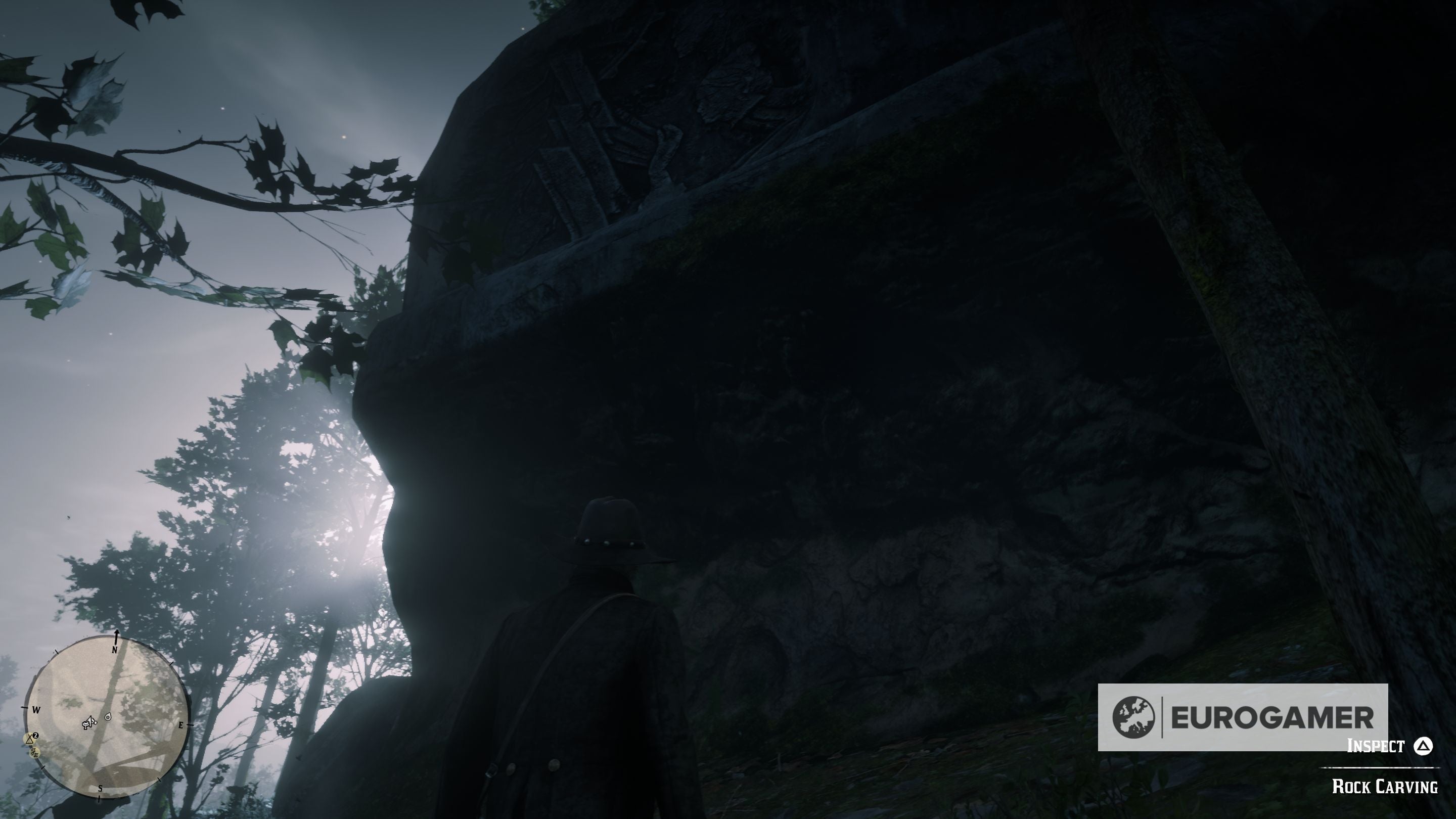Click the yellow herb collectible icon on minimap
The width and height of the screenshot is (1456, 819).
[35, 753]
